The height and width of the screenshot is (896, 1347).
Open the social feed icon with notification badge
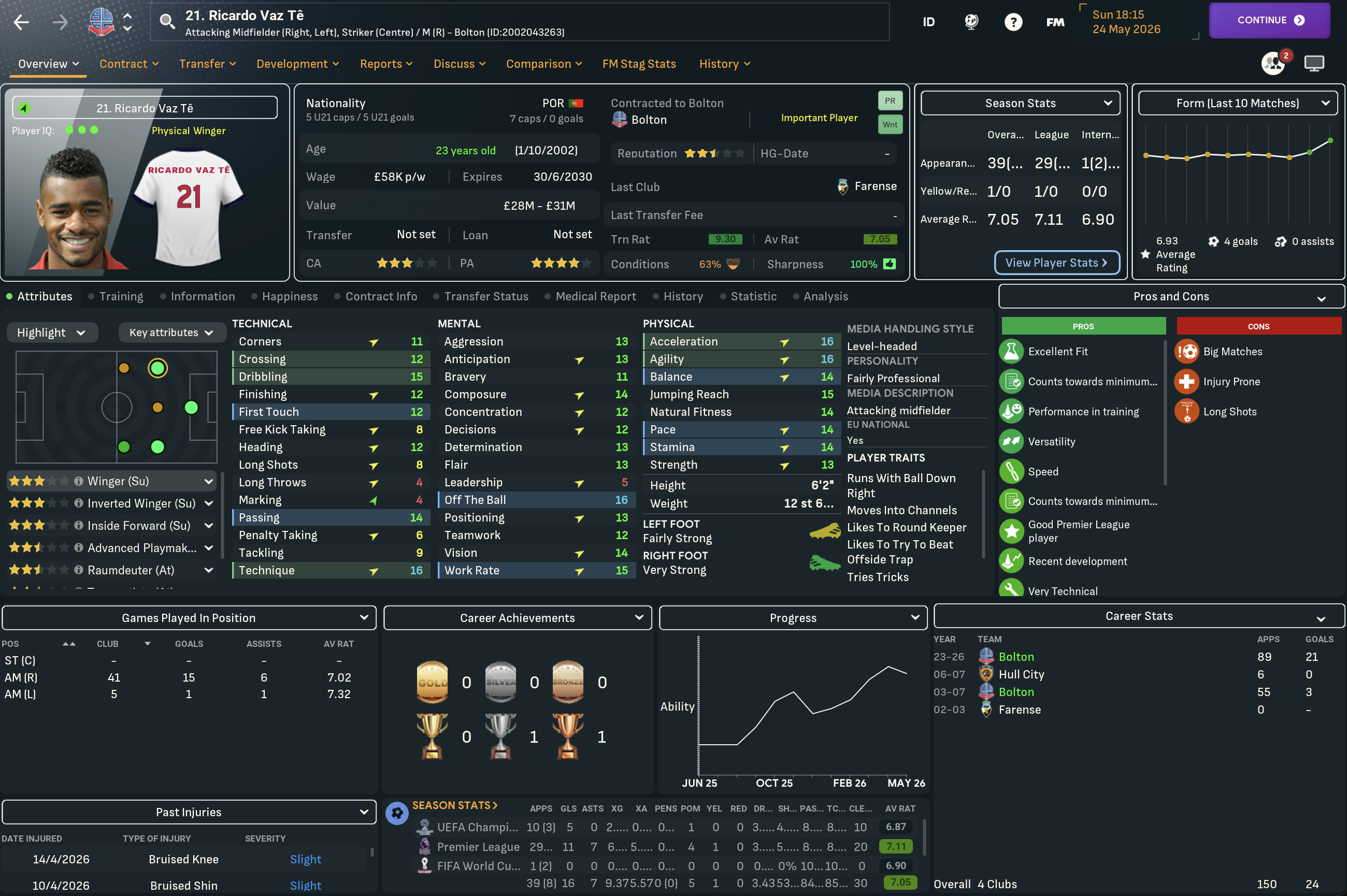[1273, 63]
